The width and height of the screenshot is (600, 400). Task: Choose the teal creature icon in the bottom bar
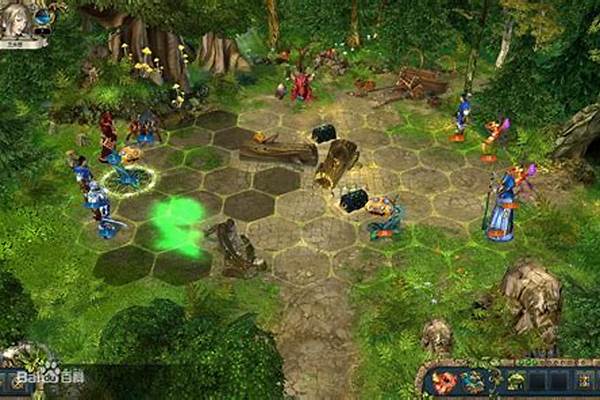tap(473, 381)
